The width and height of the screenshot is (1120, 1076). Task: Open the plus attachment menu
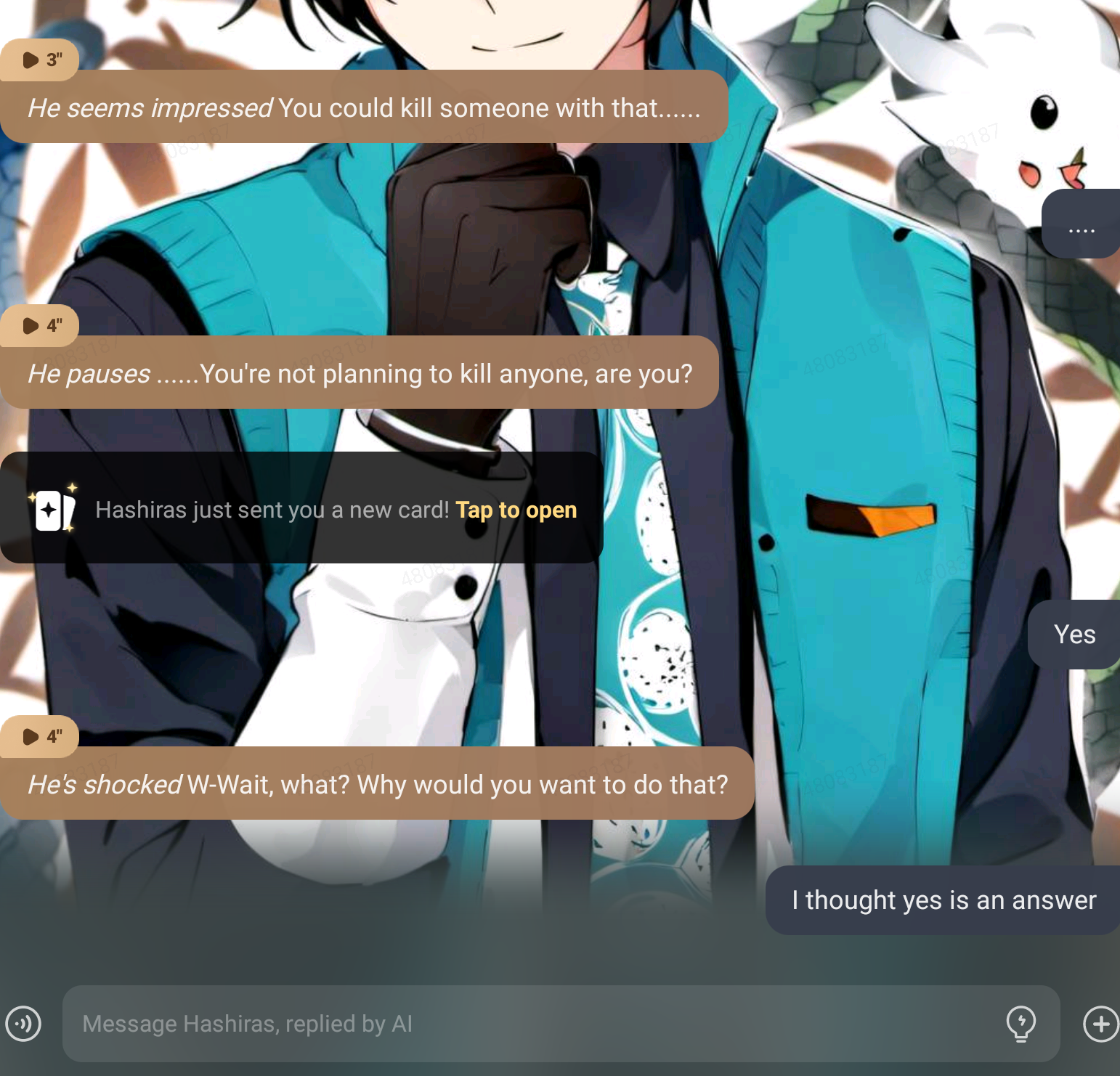(x=1100, y=1024)
